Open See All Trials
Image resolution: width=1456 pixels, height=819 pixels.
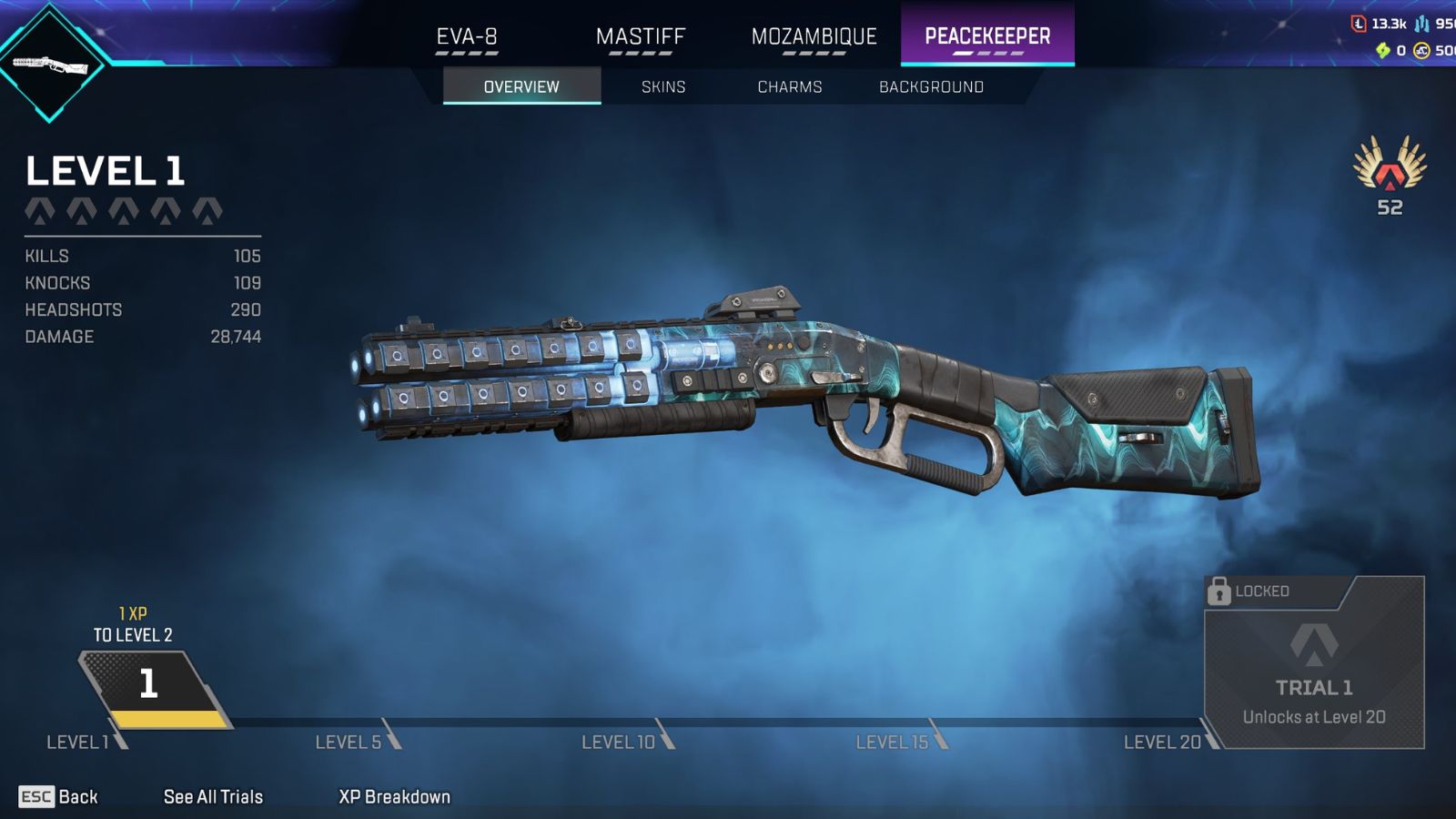[213, 796]
